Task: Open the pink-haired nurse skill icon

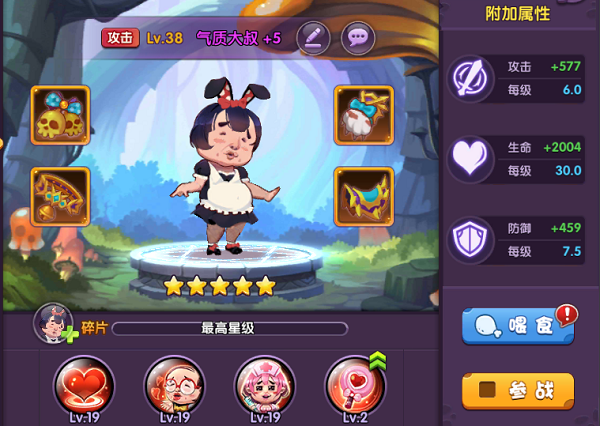Action: (x=265, y=385)
